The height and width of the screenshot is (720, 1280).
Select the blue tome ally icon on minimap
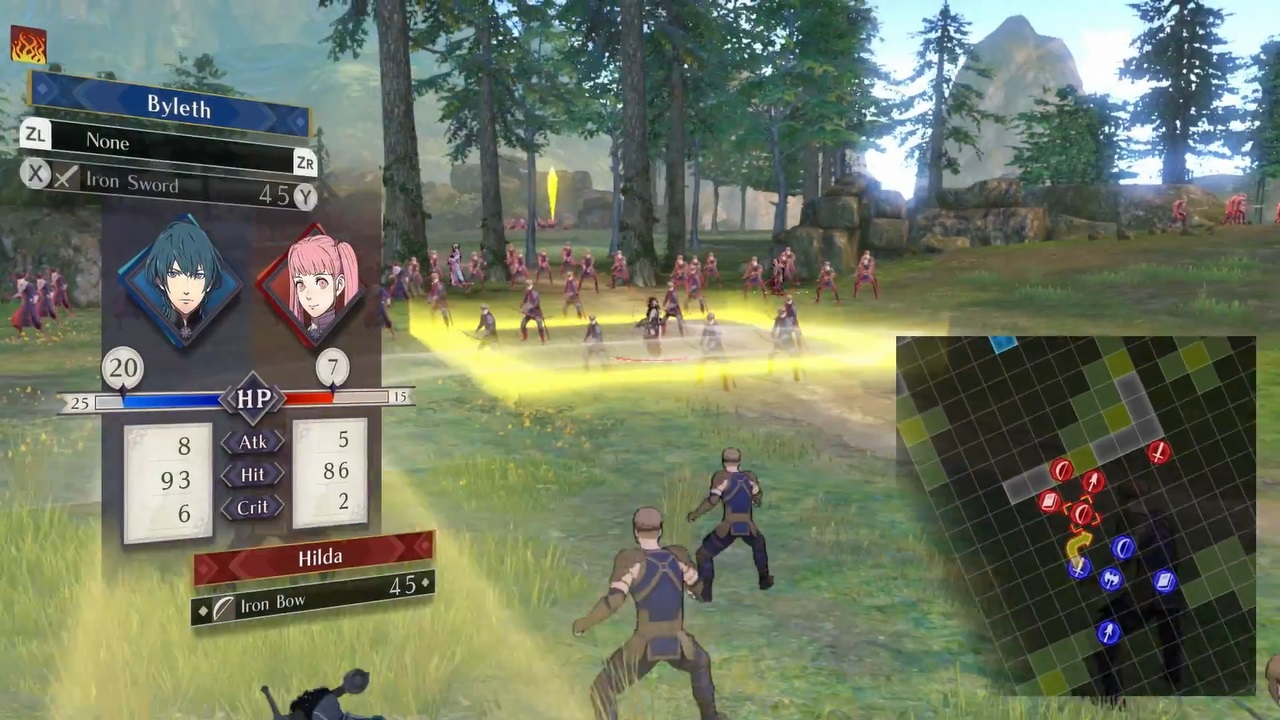(x=1164, y=580)
